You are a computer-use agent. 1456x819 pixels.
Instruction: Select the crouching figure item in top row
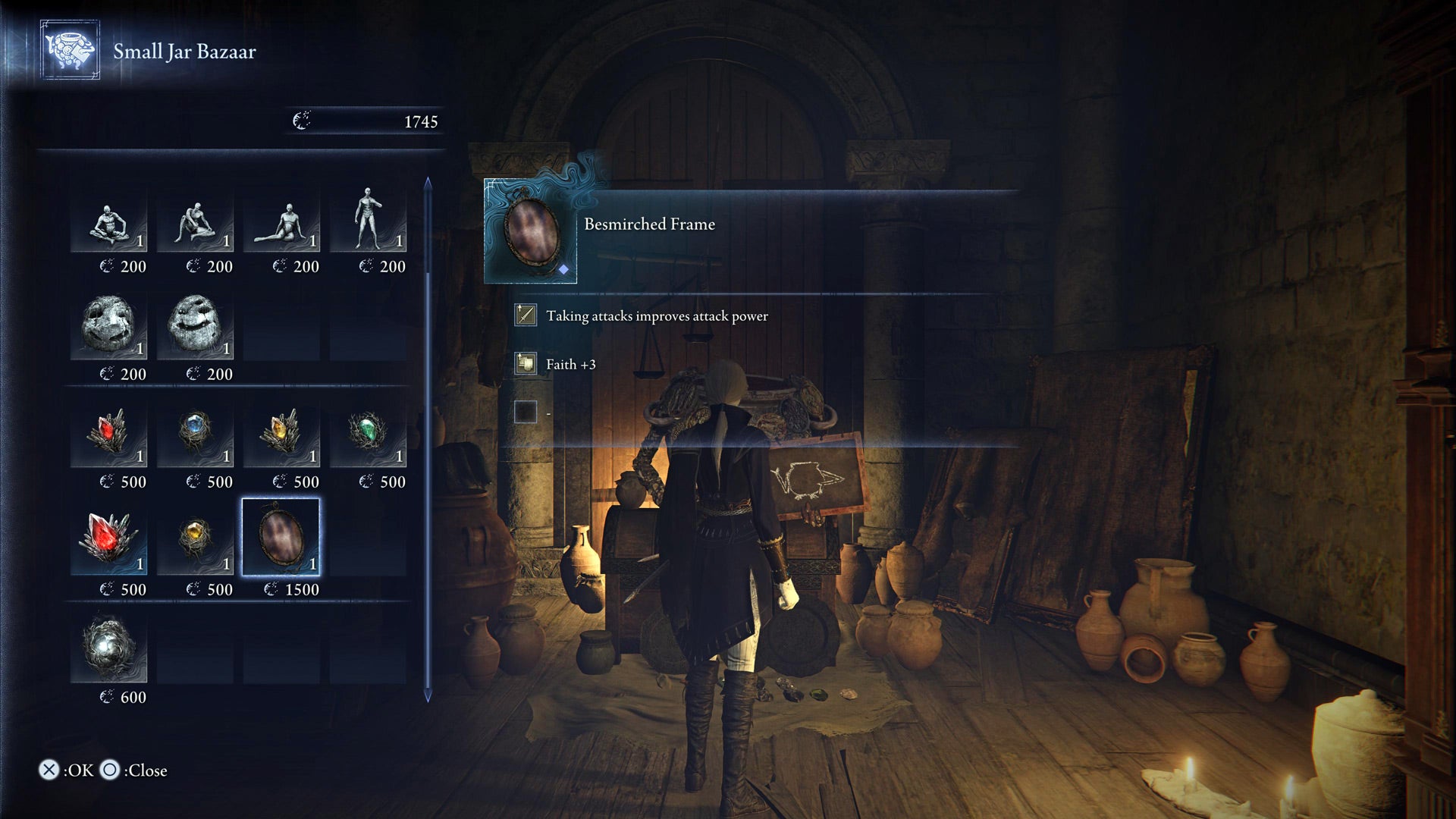pyautogui.click(x=195, y=224)
